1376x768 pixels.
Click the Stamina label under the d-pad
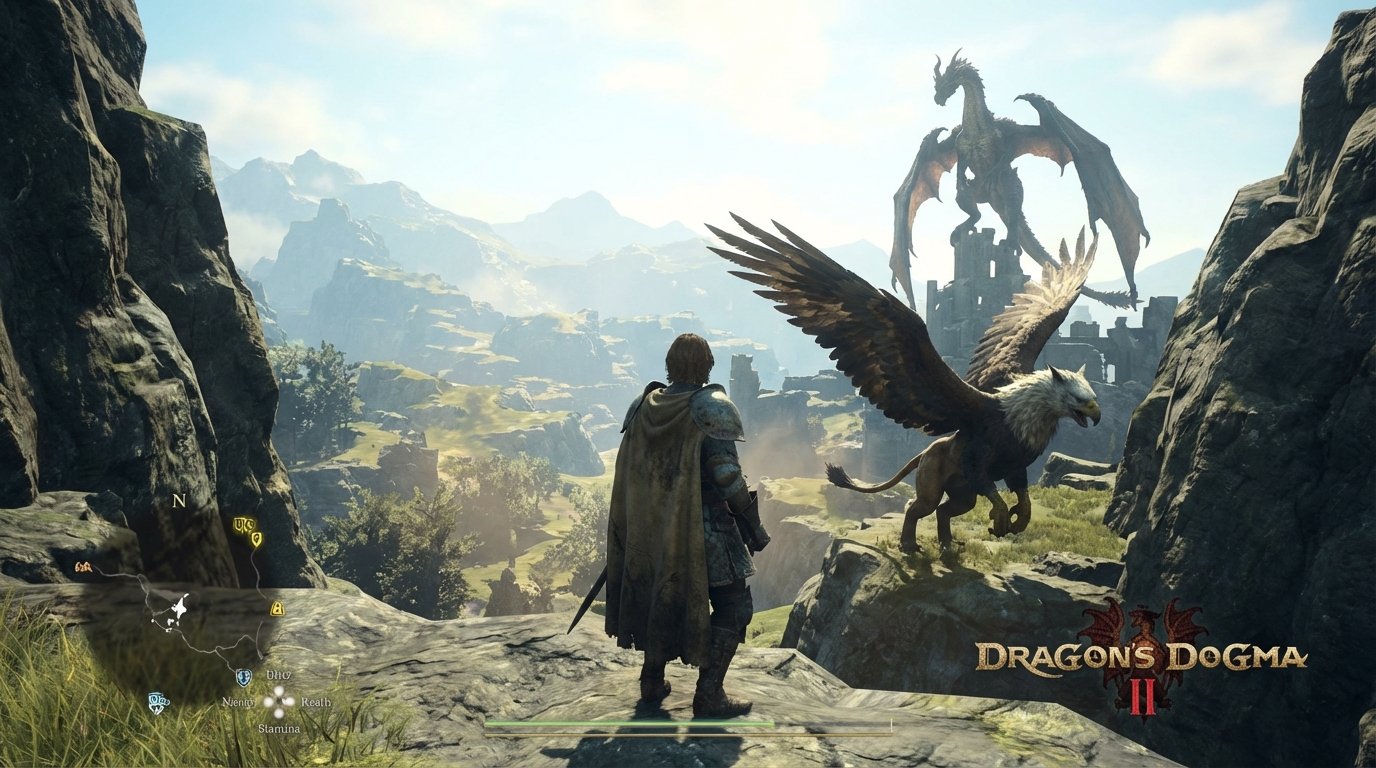tap(280, 728)
